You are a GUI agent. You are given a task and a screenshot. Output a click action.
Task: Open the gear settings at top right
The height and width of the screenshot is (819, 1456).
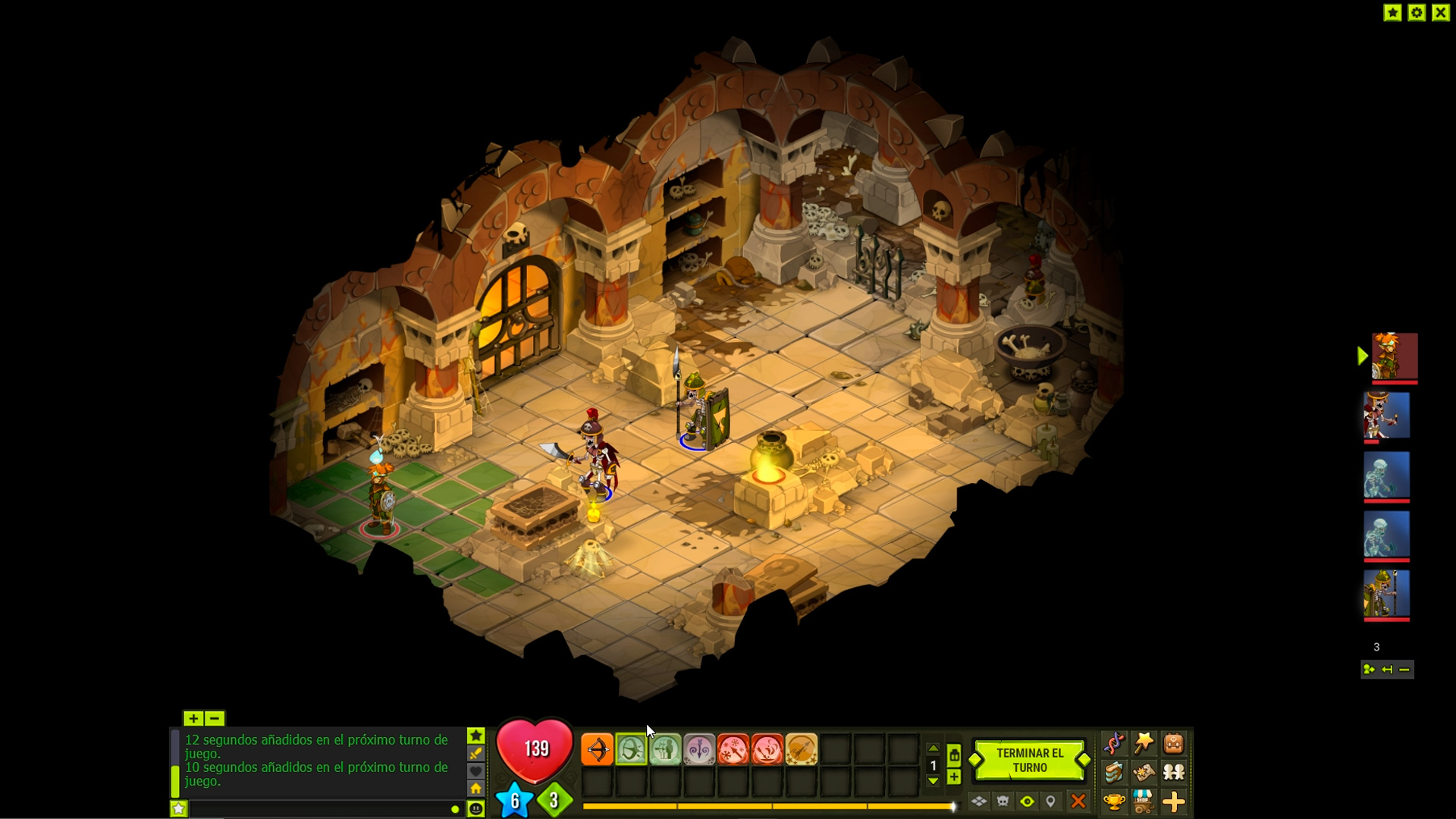coord(1417,12)
